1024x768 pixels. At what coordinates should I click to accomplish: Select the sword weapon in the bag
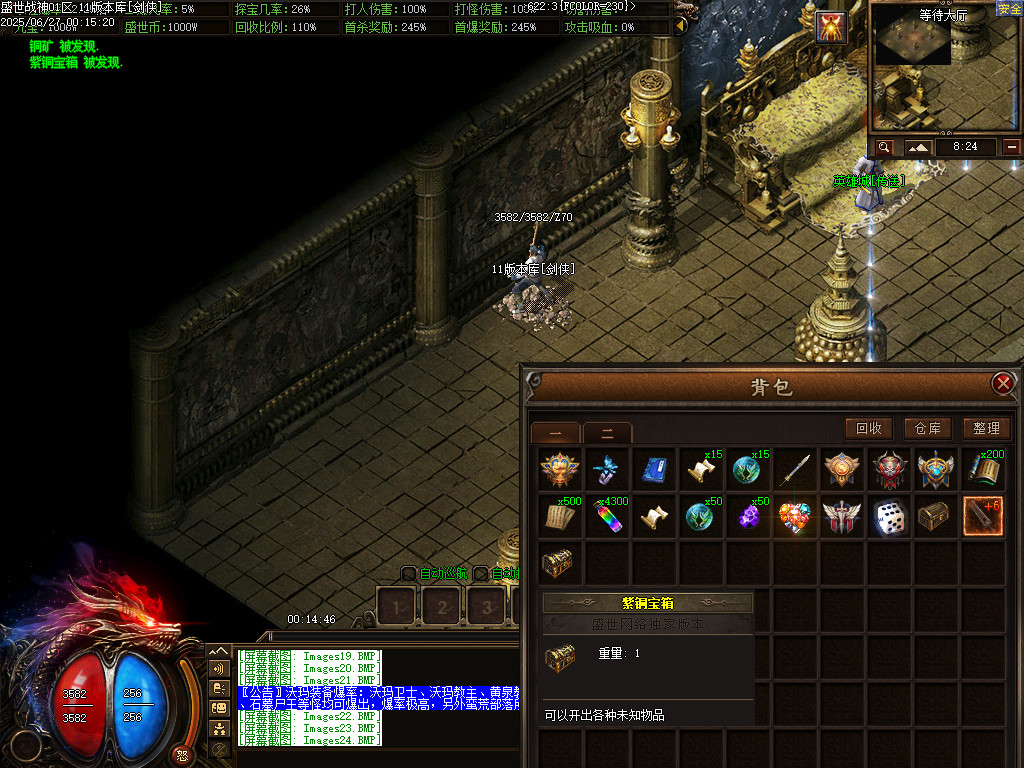[795, 469]
